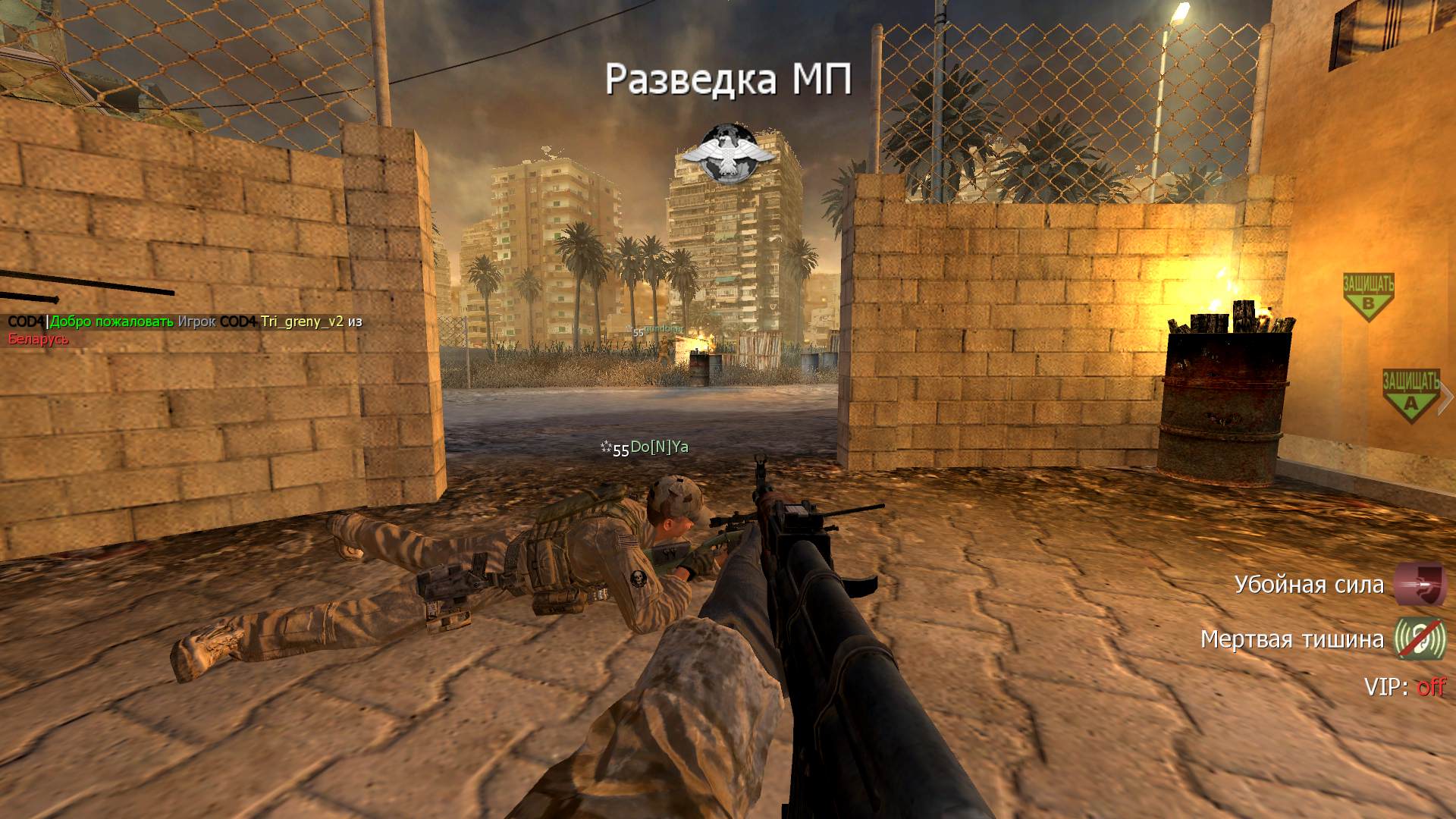Click the Убойная сила perk icon
This screenshot has height=819, width=1456.
1420,585
